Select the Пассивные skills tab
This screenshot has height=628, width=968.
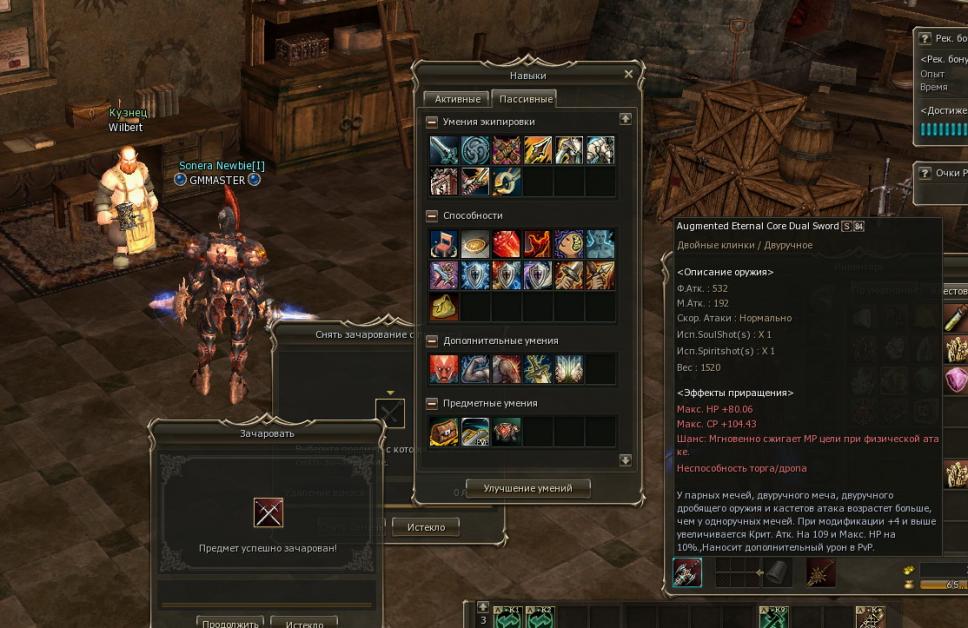click(x=523, y=99)
